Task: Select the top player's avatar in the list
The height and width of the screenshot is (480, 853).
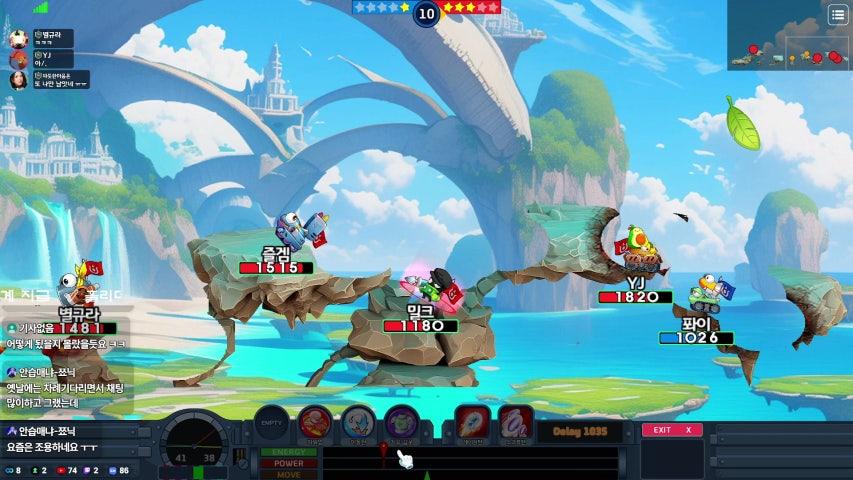Action: (x=18, y=38)
